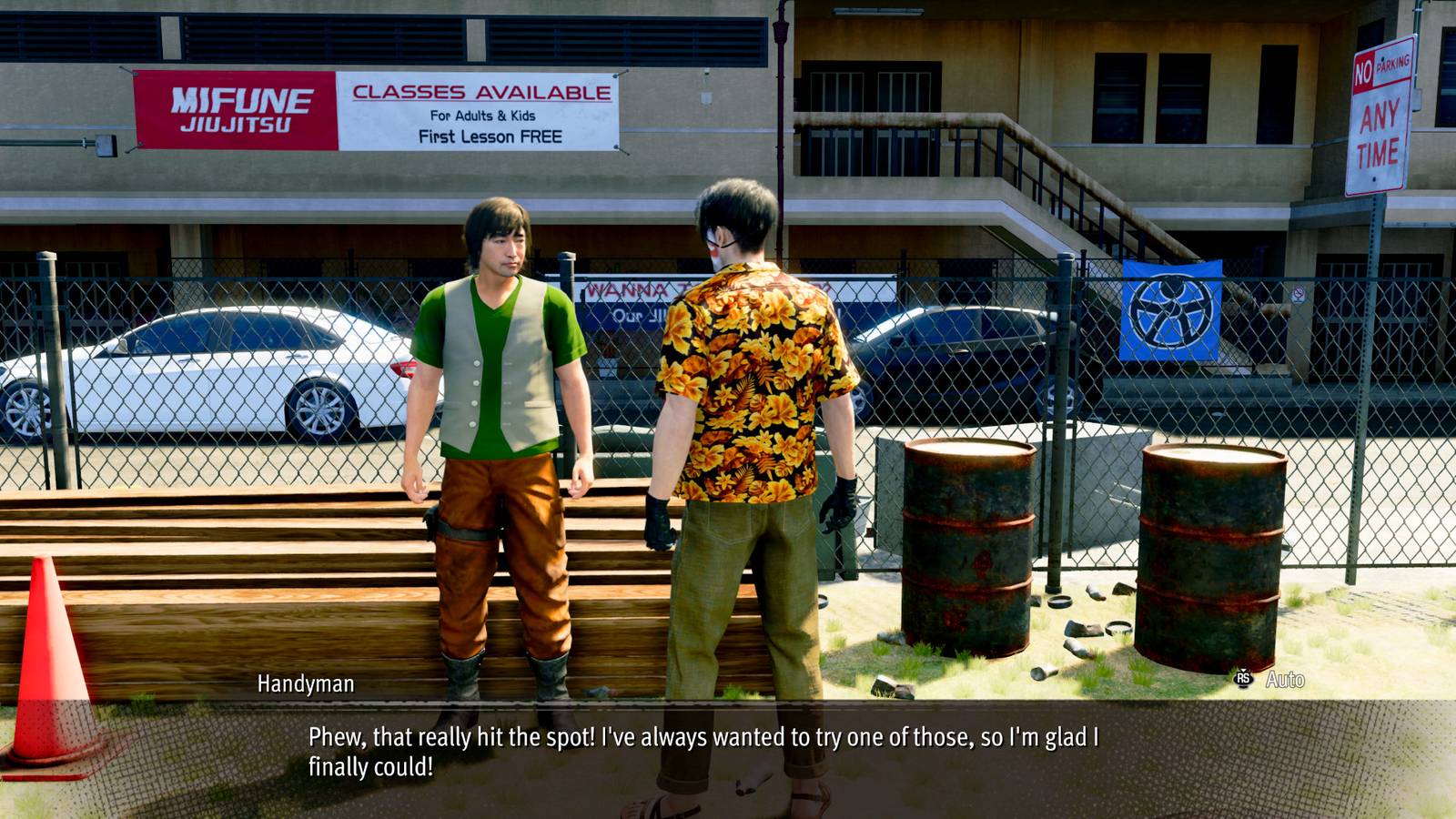Click the no-smoking sign on the fence
Screen dimensions: 1456x819
point(1299,294)
